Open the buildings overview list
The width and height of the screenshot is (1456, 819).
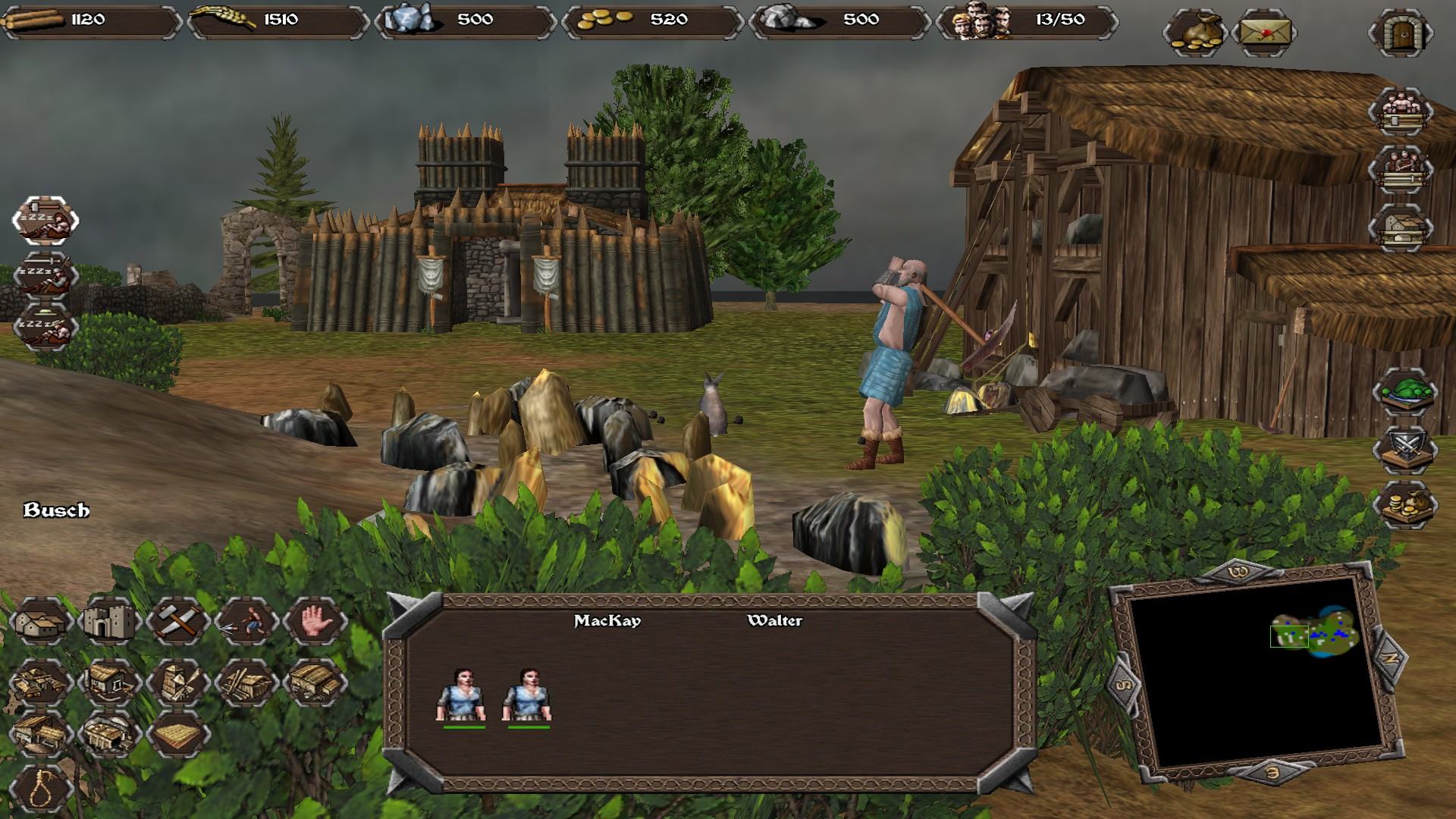click(1400, 227)
